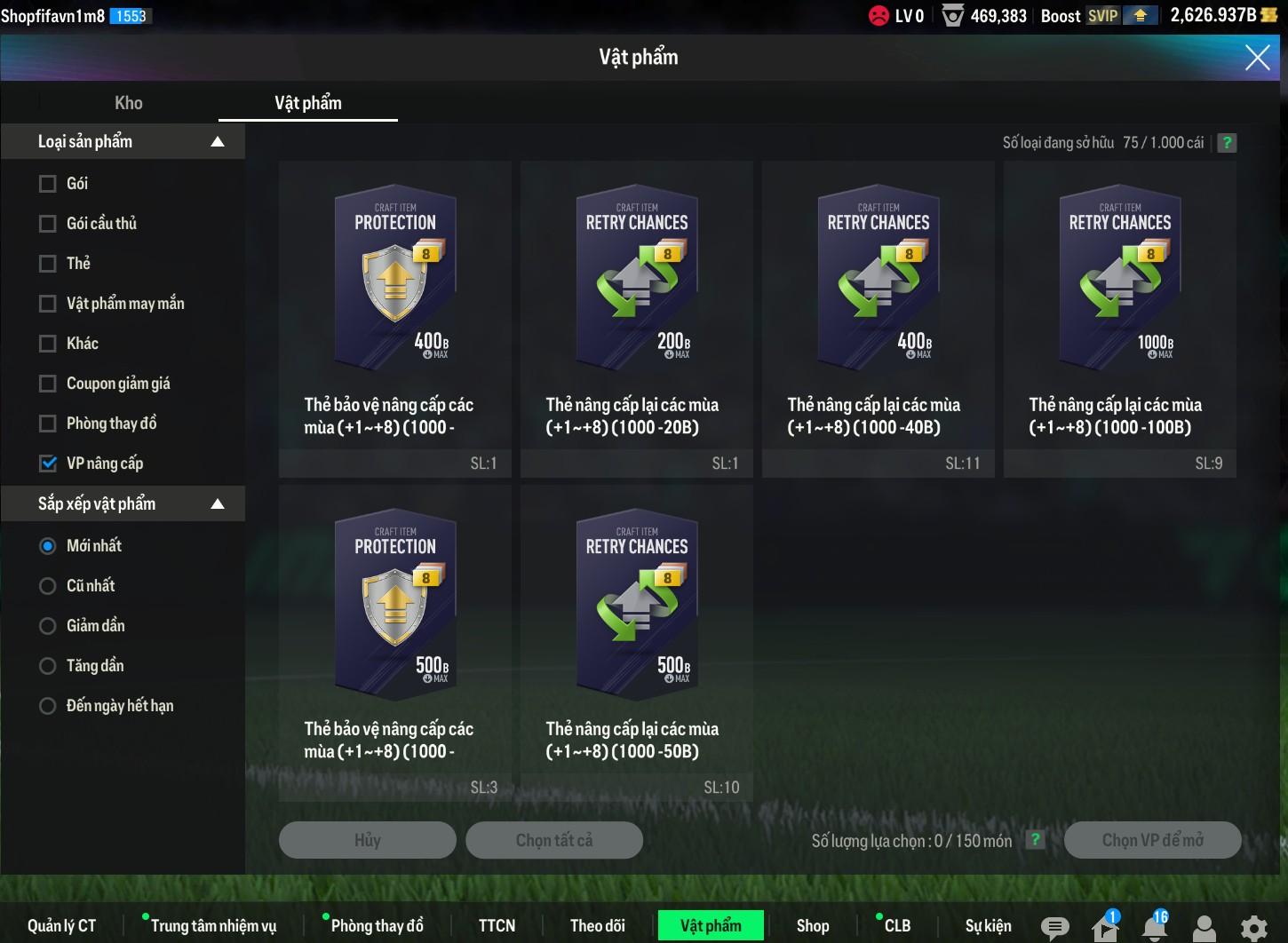This screenshot has width=1288, height=943.
Task: Select the 400B Protection card
Action: [395, 306]
